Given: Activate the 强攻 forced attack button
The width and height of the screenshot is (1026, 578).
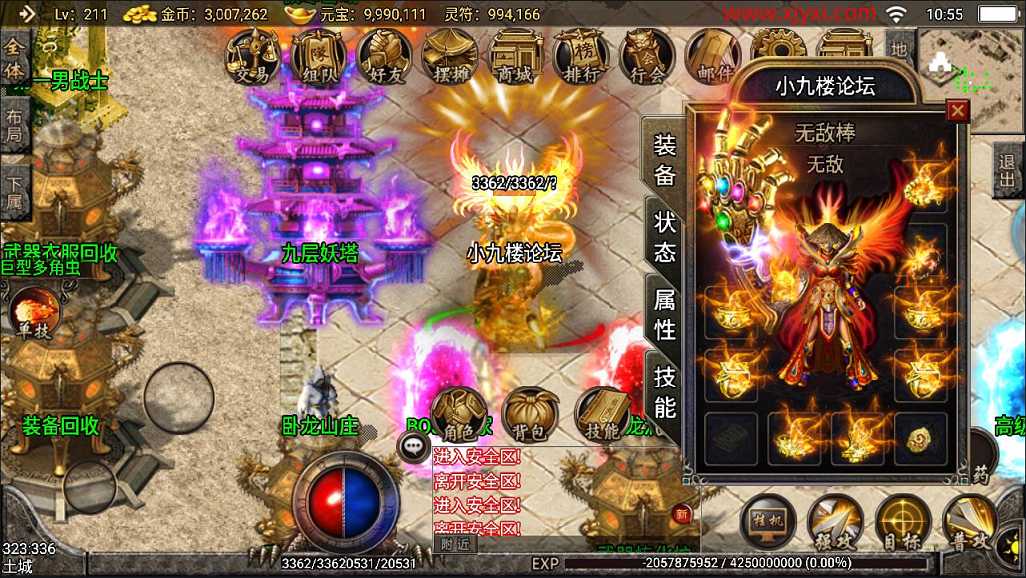Looking at the screenshot, I should coord(835,522).
